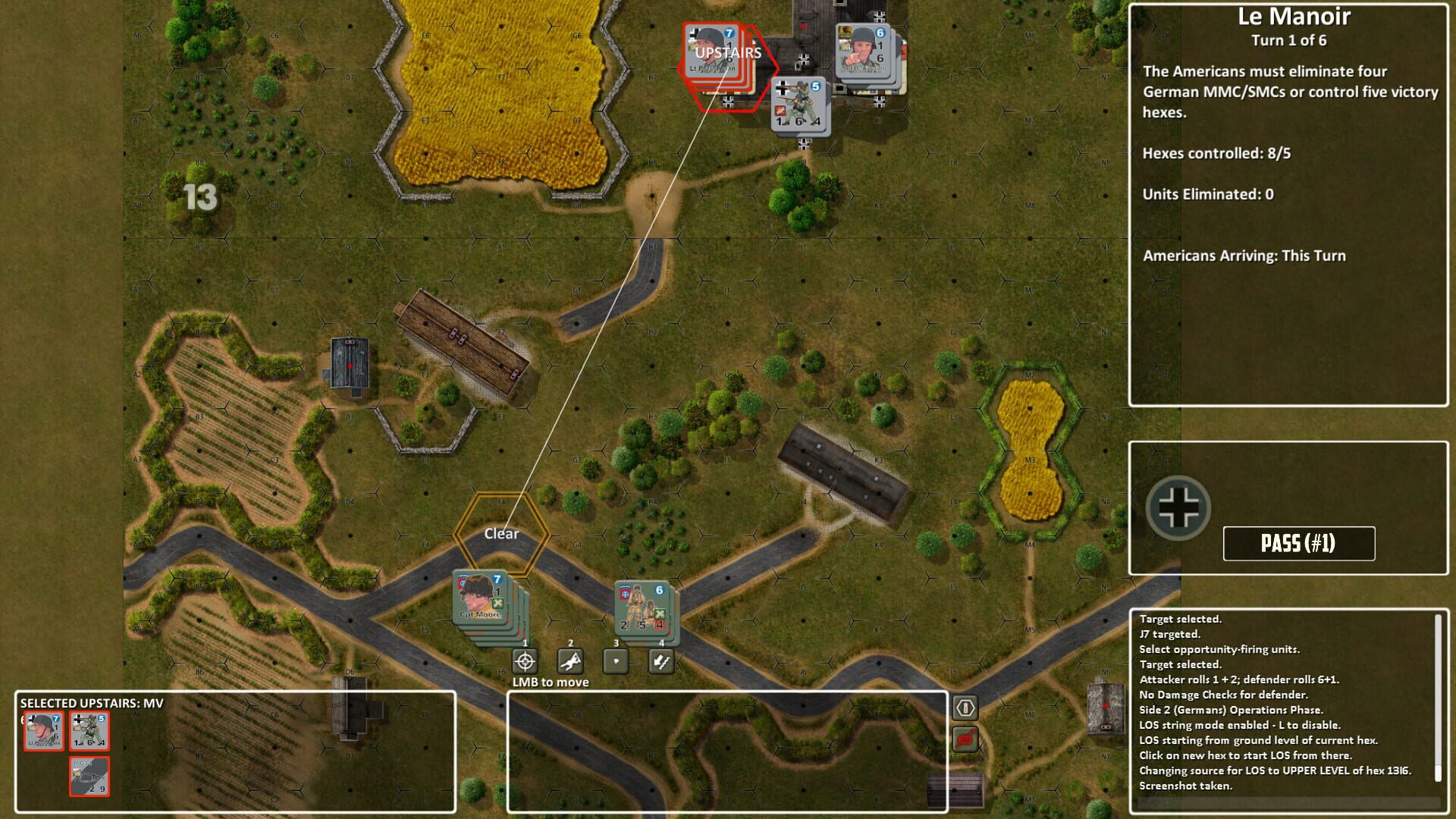
Task: Toggle selection of the 2-9 weapon counter
Action: click(89, 776)
